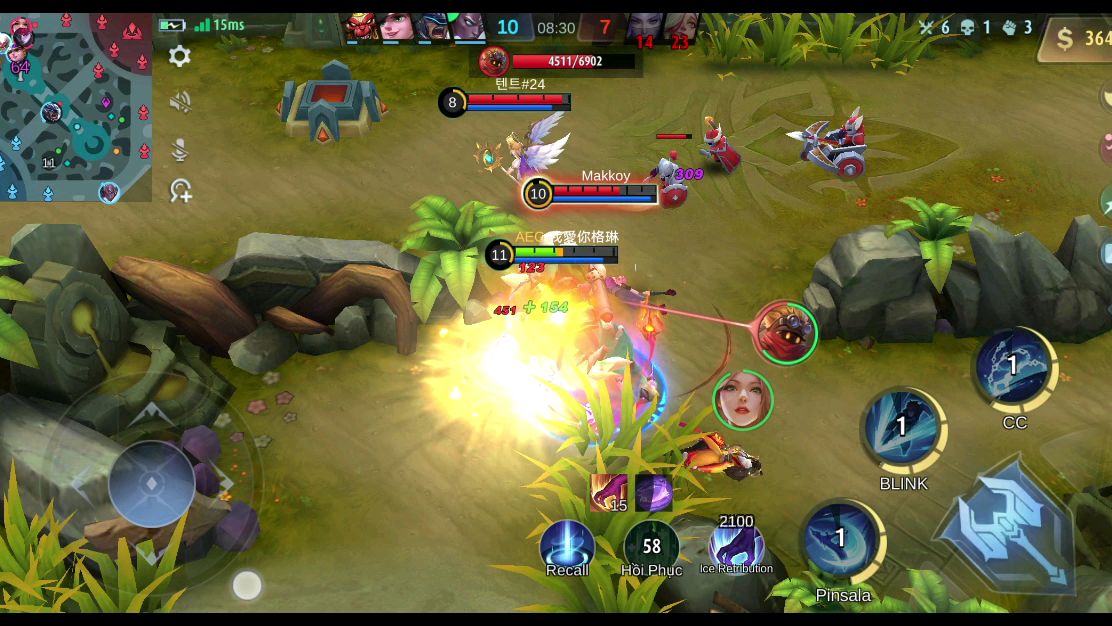Use the Hồi Phục regen ability
Viewport: 1112px width, 626px height.
point(651,547)
